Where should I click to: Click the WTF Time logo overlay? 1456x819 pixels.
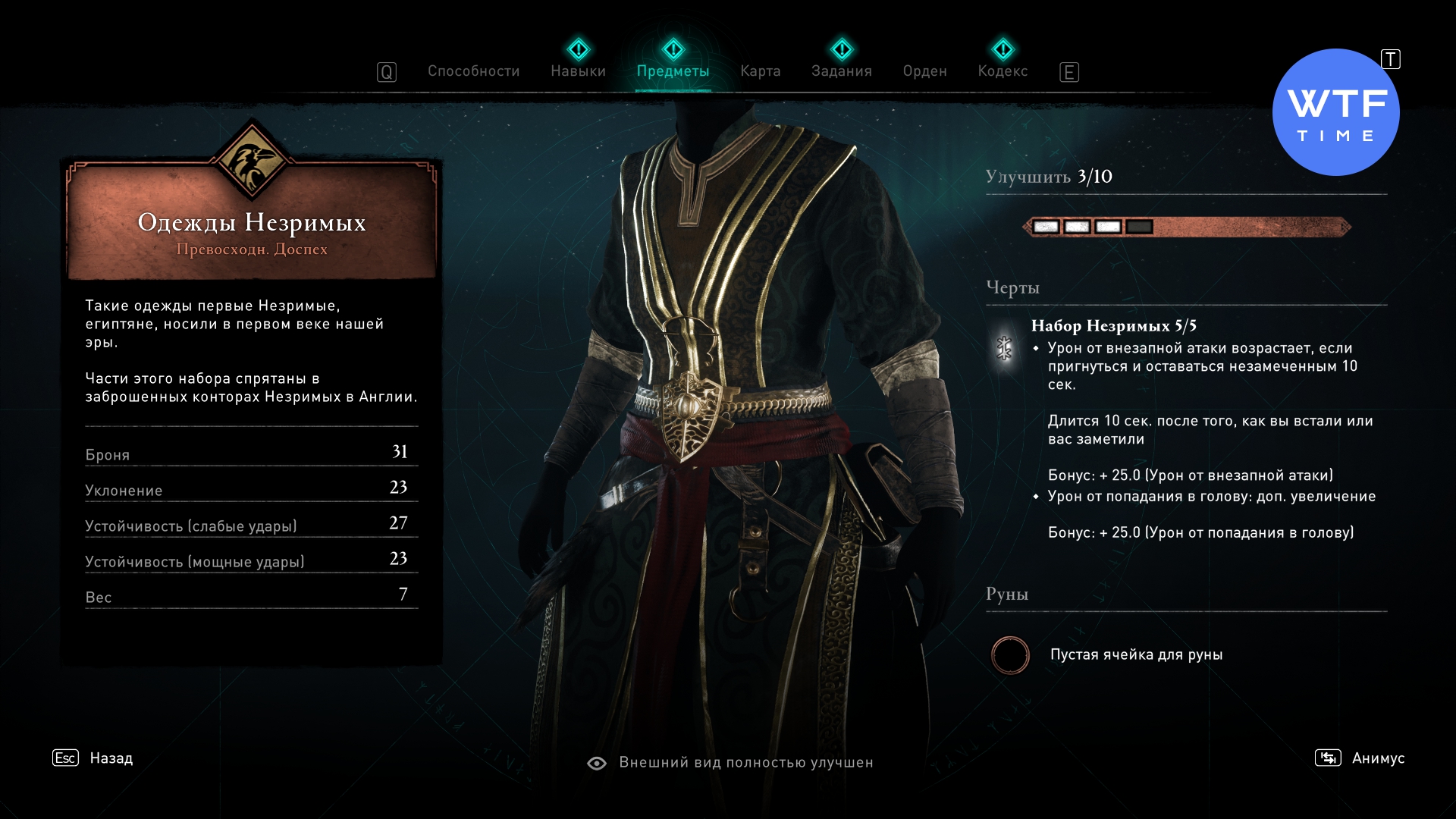point(1335,113)
